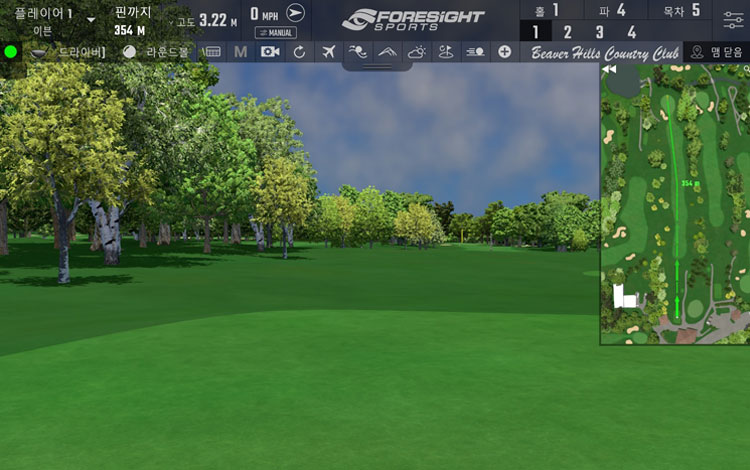This screenshot has width=750, height=470.
Task: Open the weather sun-cloud settings
Action: click(x=416, y=51)
